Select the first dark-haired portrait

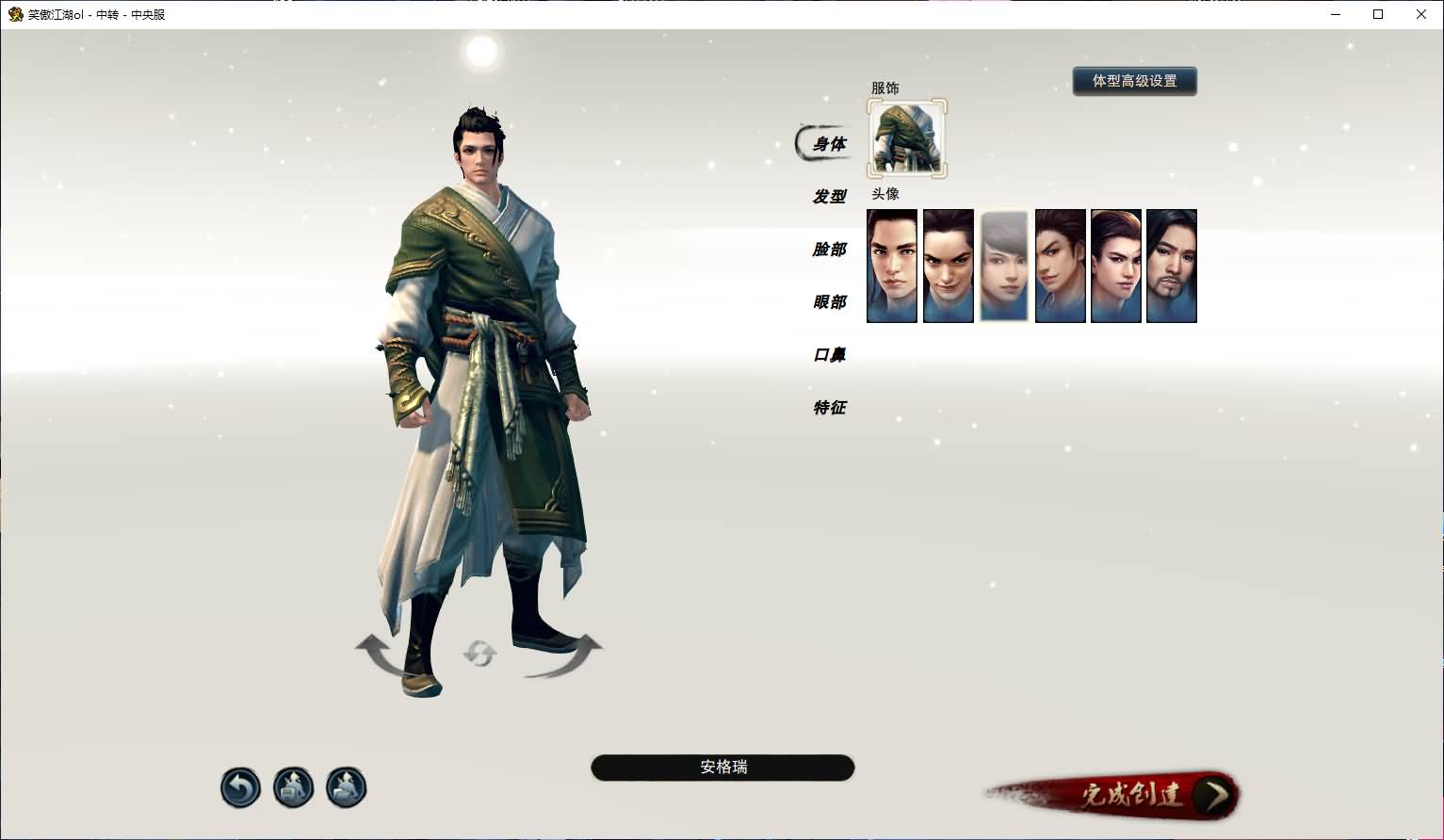pos(891,266)
